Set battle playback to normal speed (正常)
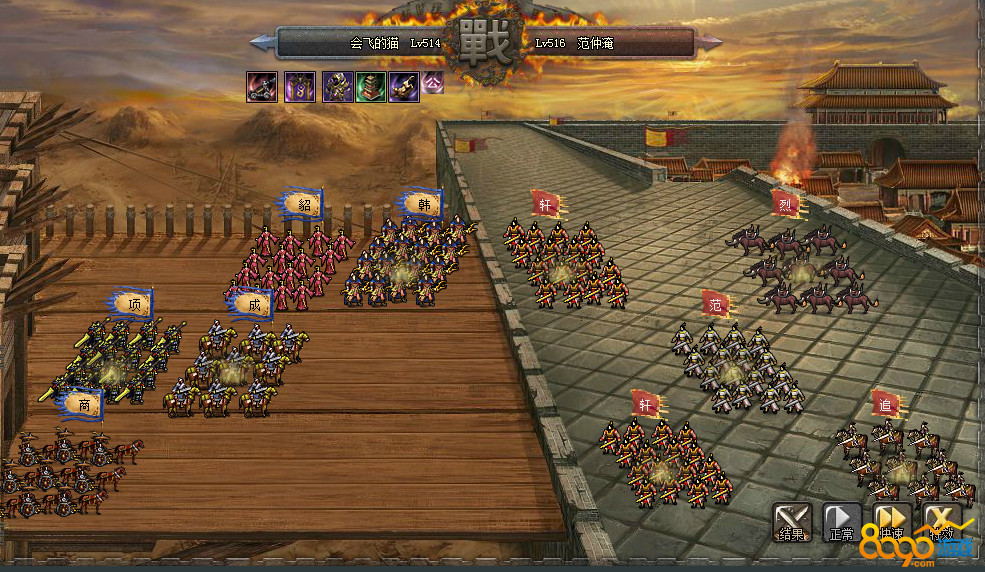The height and width of the screenshot is (572, 985). pos(841,521)
